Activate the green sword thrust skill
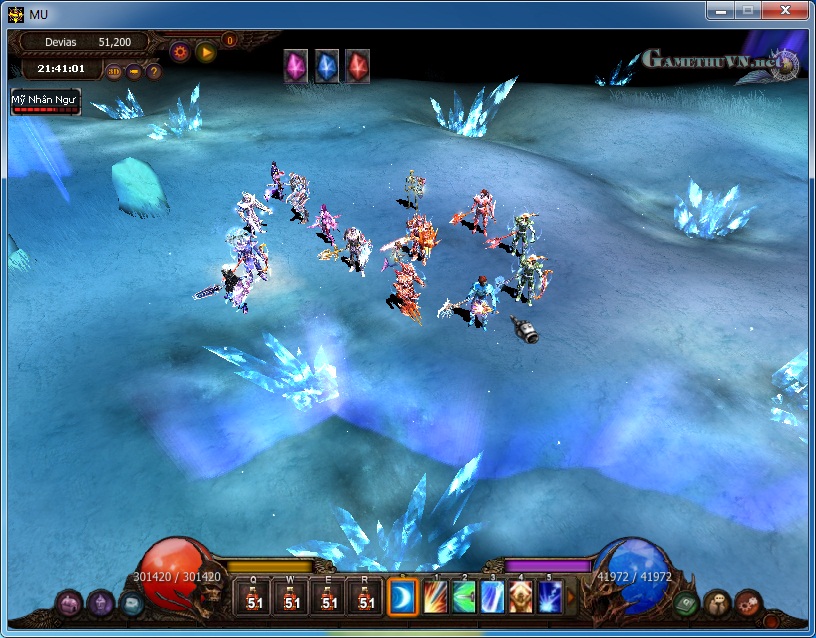Viewport: 816px width, 638px height. click(464, 598)
